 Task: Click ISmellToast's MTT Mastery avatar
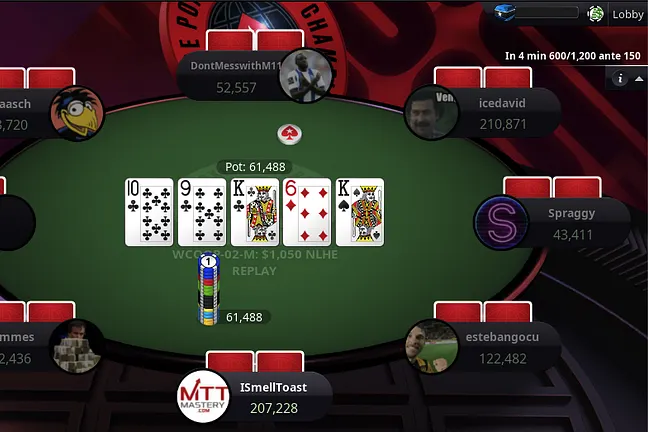[204, 396]
